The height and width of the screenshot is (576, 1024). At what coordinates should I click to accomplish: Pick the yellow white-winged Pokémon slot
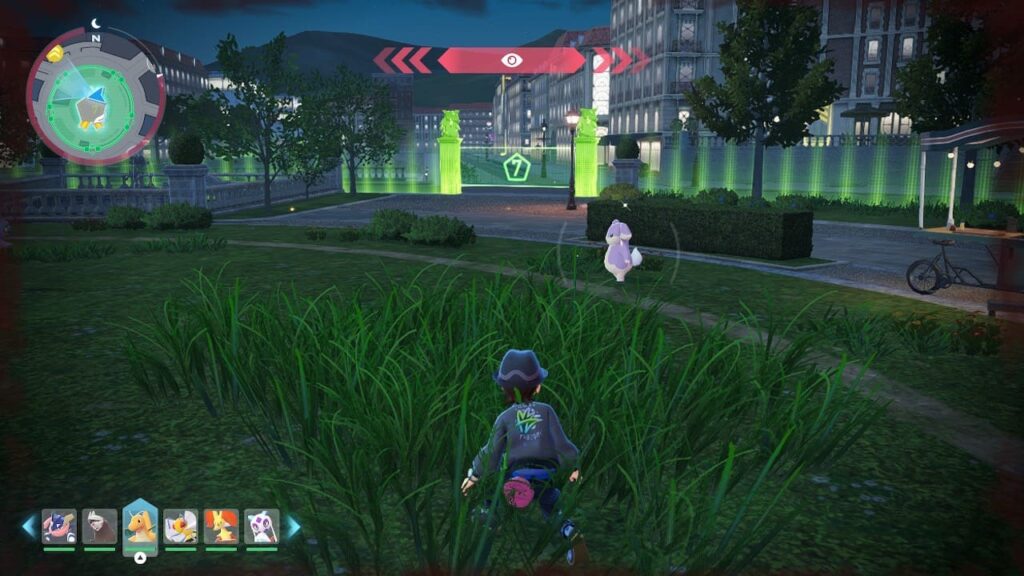point(181,526)
